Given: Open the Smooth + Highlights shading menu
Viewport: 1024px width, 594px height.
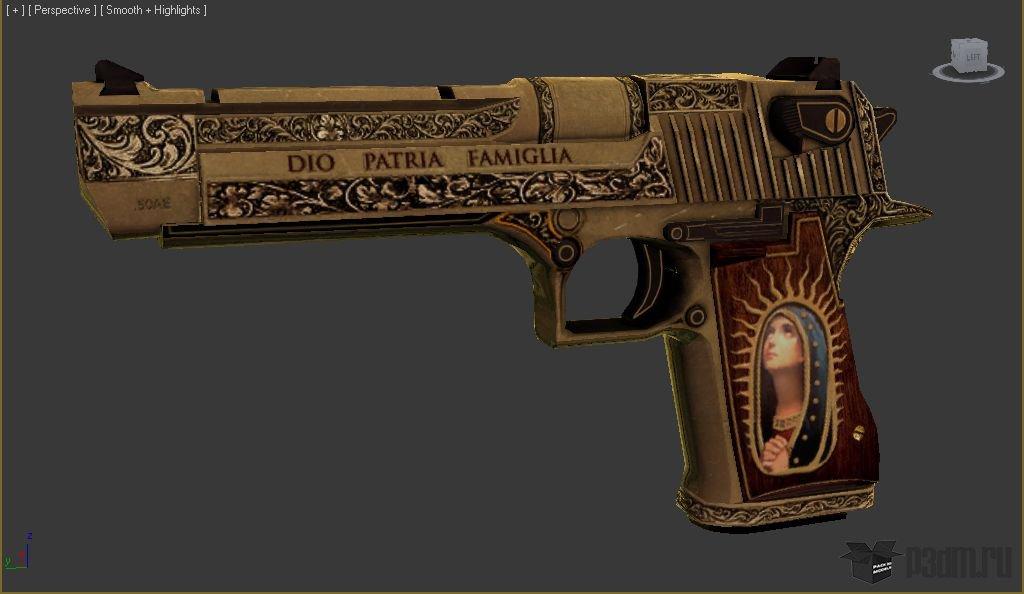Looking at the screenshot, I should pos(154,10).
